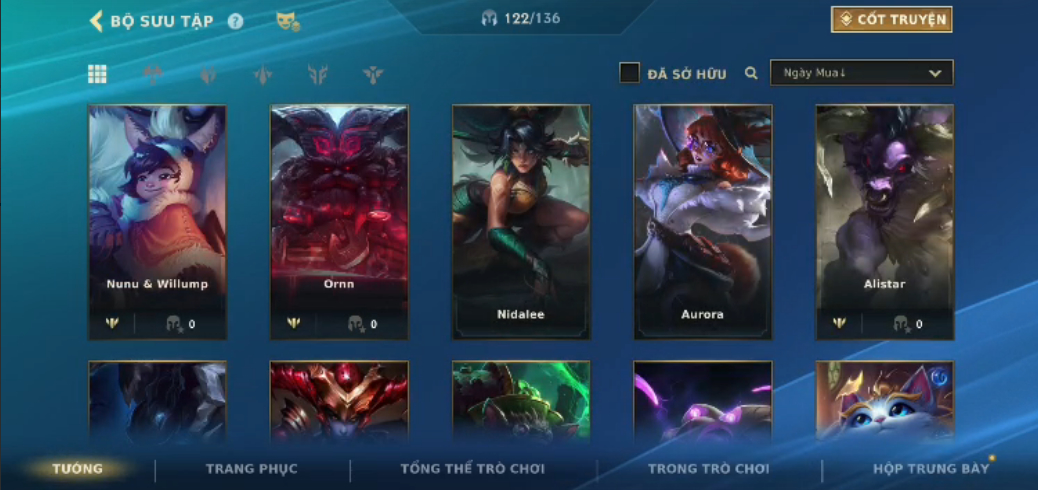Filter champions by the axe role icon

pos(153,74)
